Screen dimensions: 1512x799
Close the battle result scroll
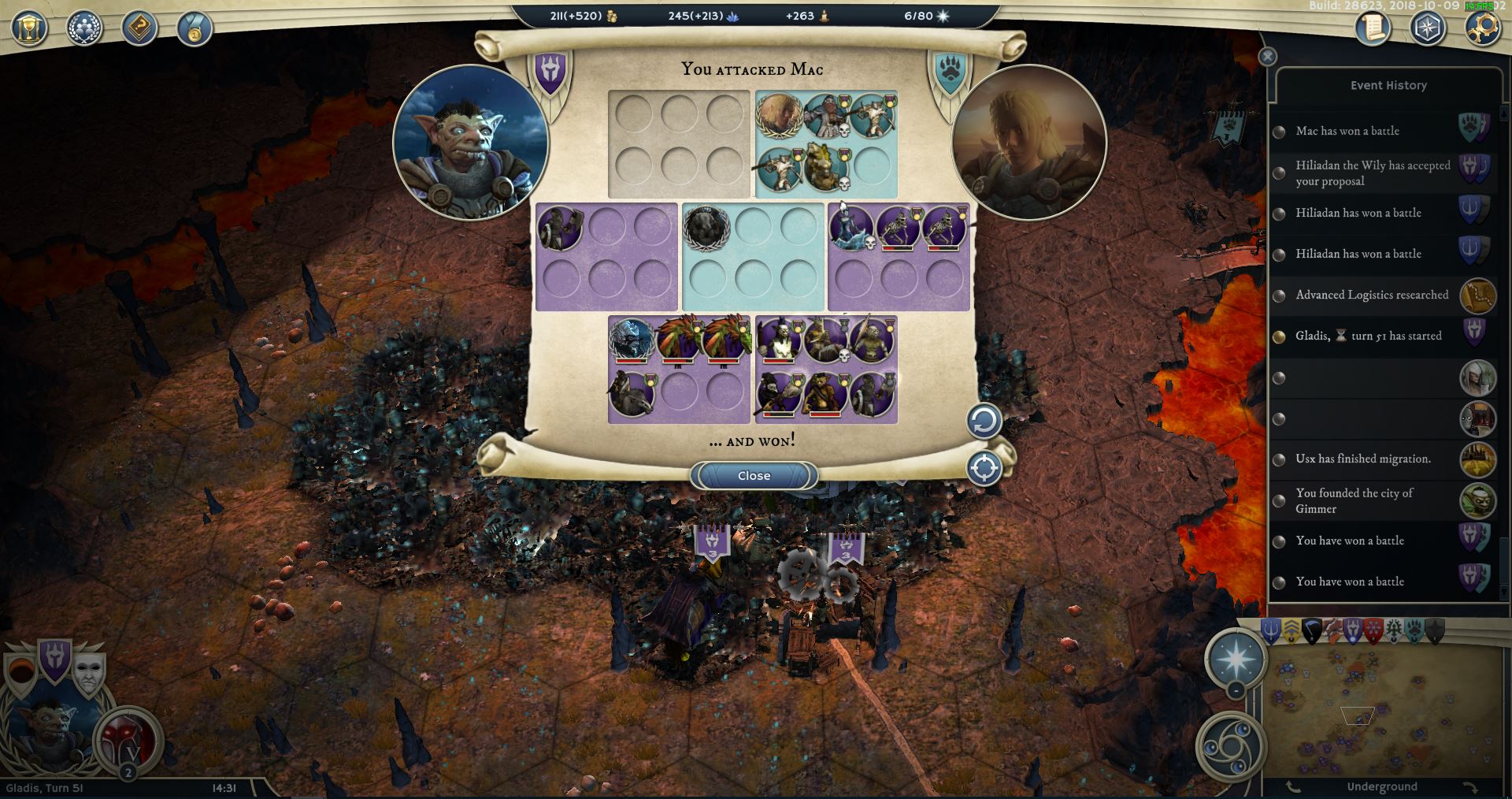[754, 476]
